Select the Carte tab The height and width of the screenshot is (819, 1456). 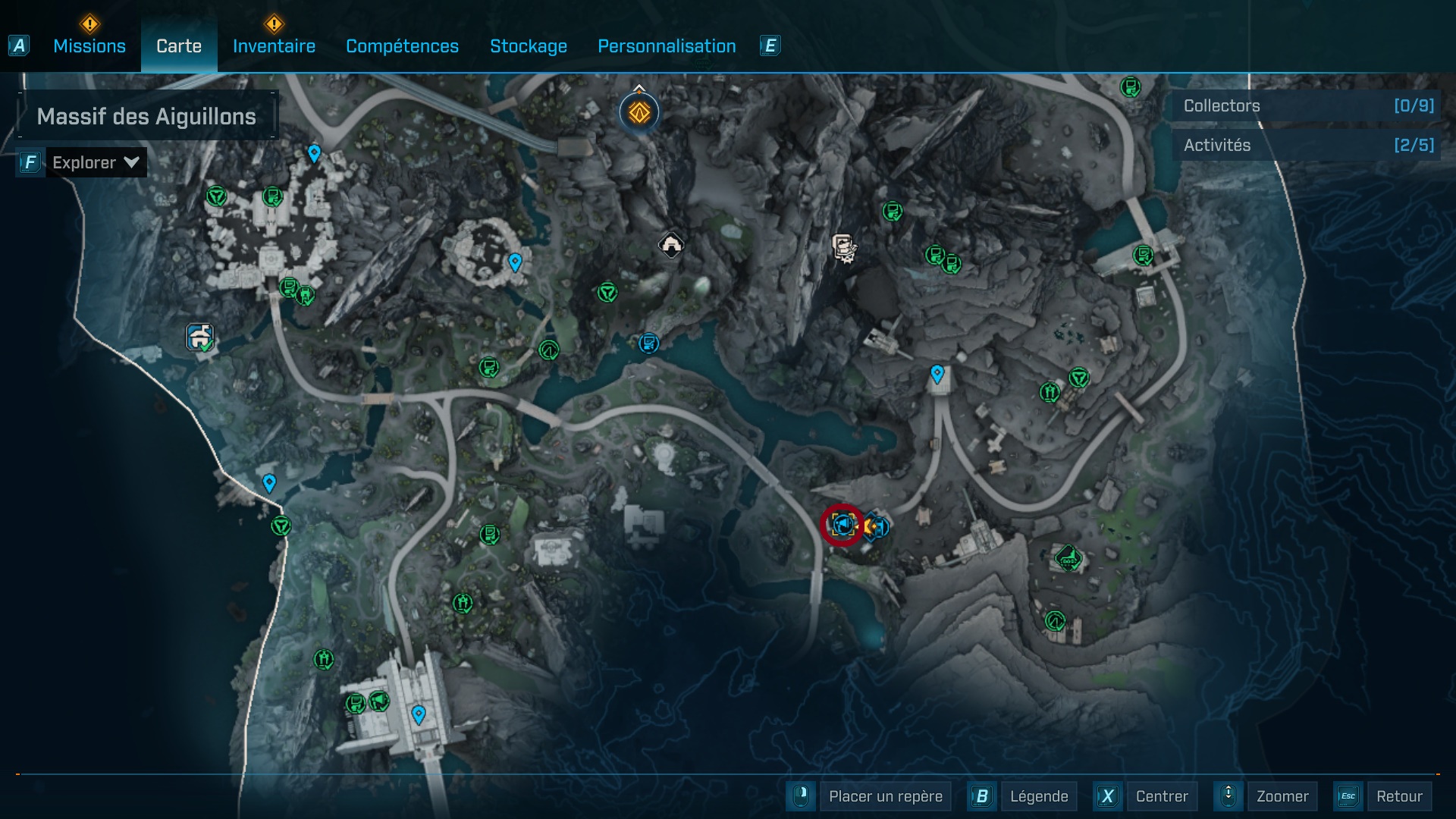coord(179,46)
